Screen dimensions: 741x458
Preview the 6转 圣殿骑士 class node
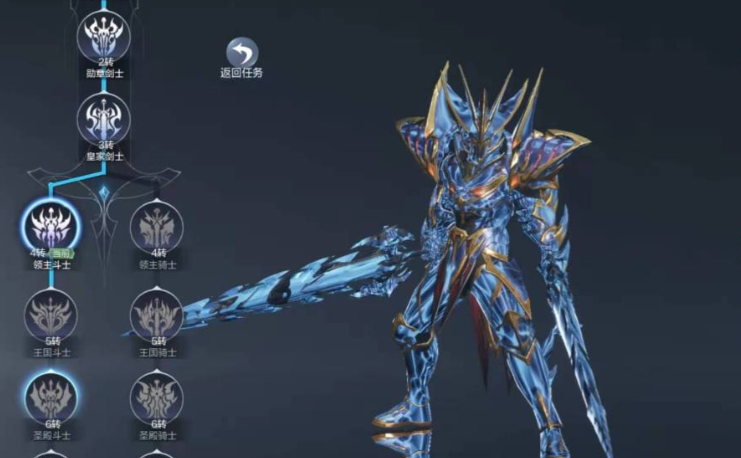pos(157,399)
